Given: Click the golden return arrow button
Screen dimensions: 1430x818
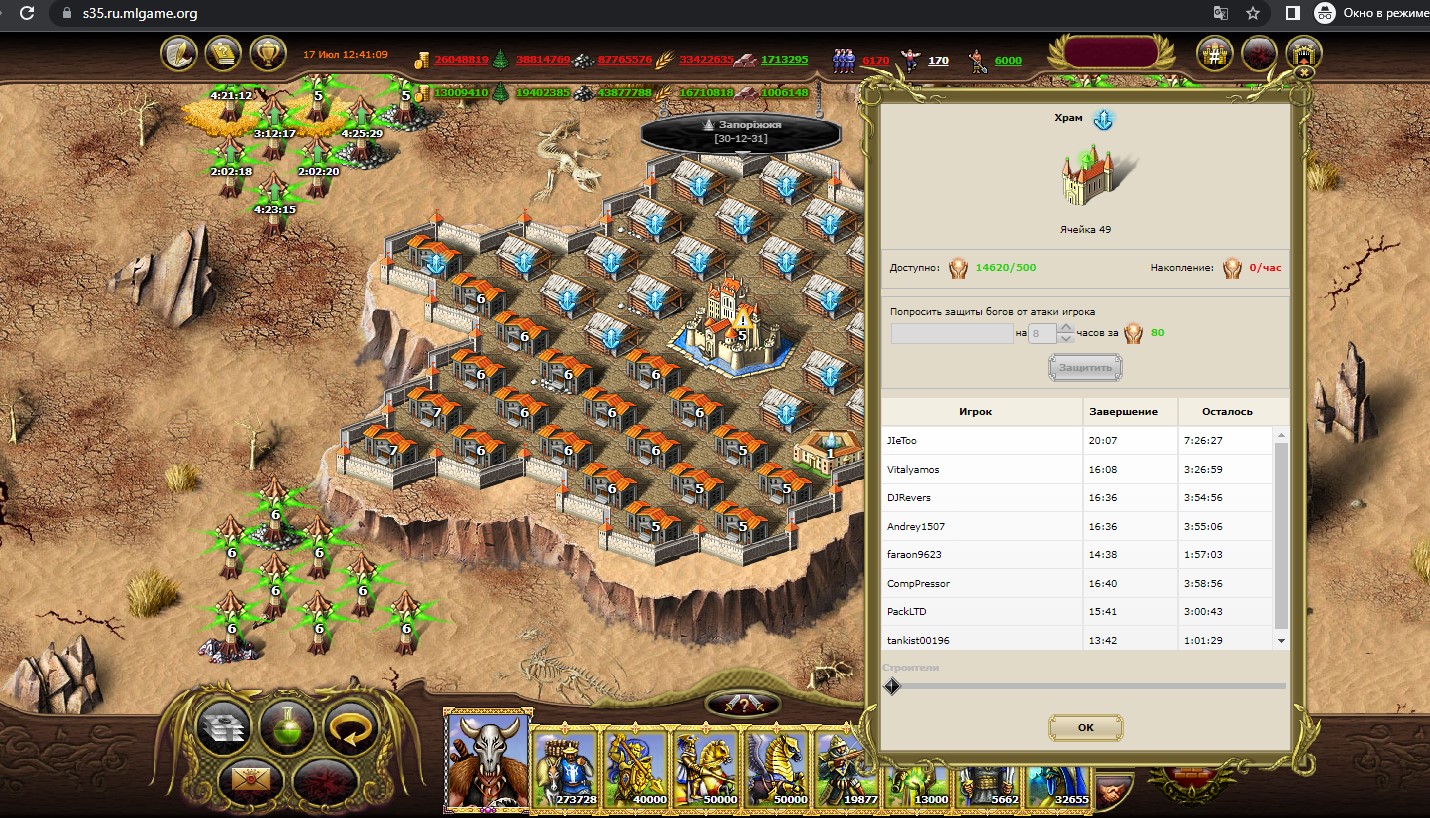Looking at the screenshot, I should point(350,726).
